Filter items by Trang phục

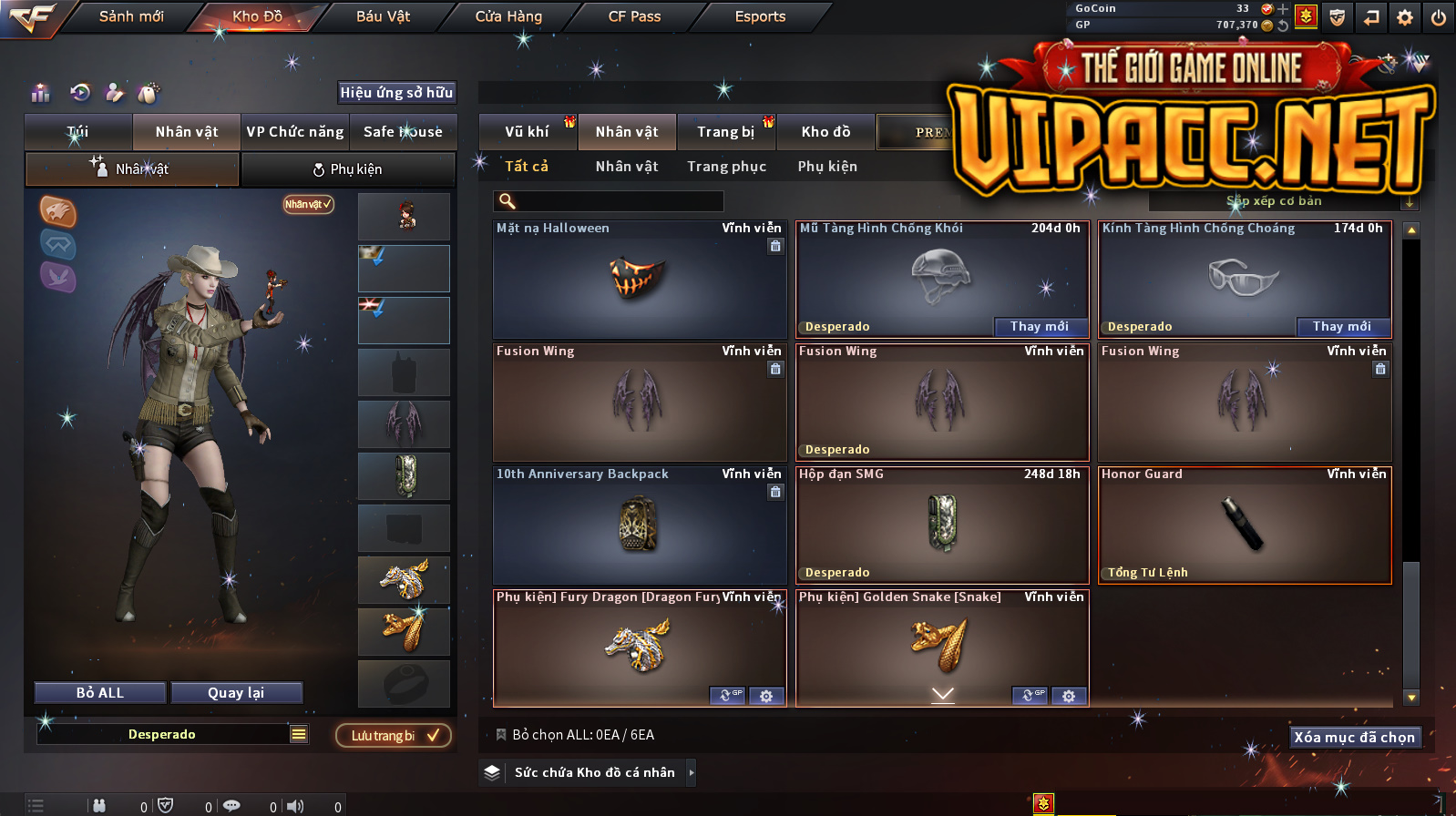(726, 167)
